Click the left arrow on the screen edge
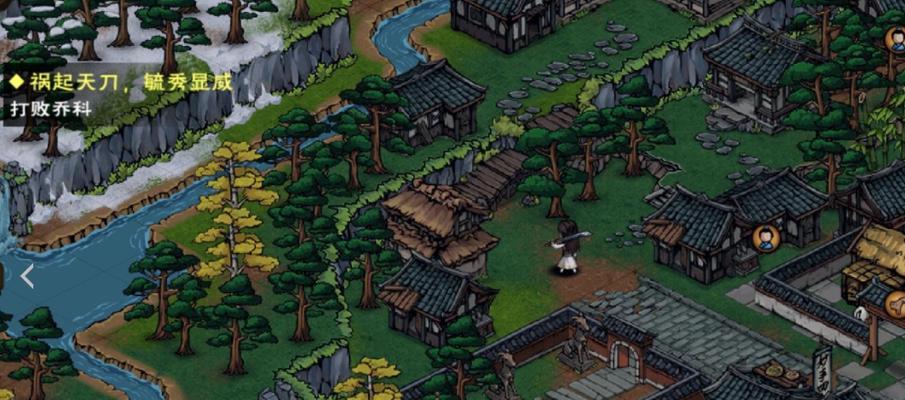This screenshot has width=905, height=400. point(27,277)
